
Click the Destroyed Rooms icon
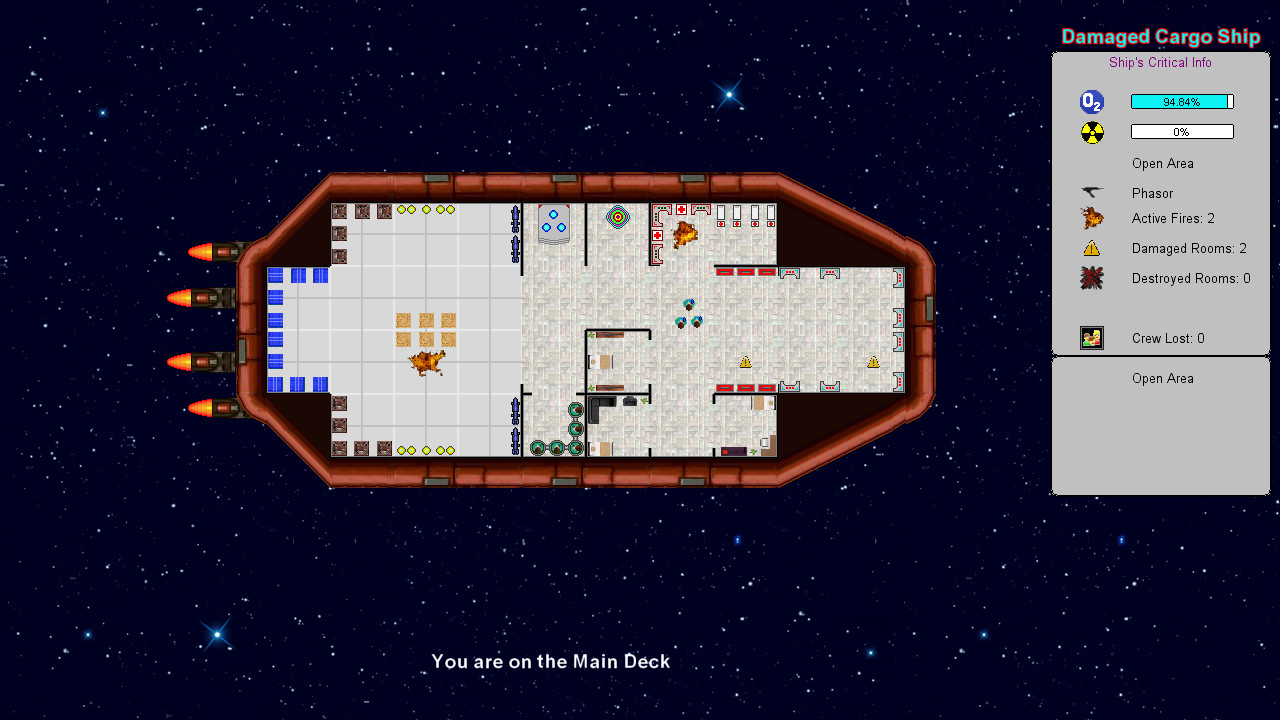pos(1091,278)
